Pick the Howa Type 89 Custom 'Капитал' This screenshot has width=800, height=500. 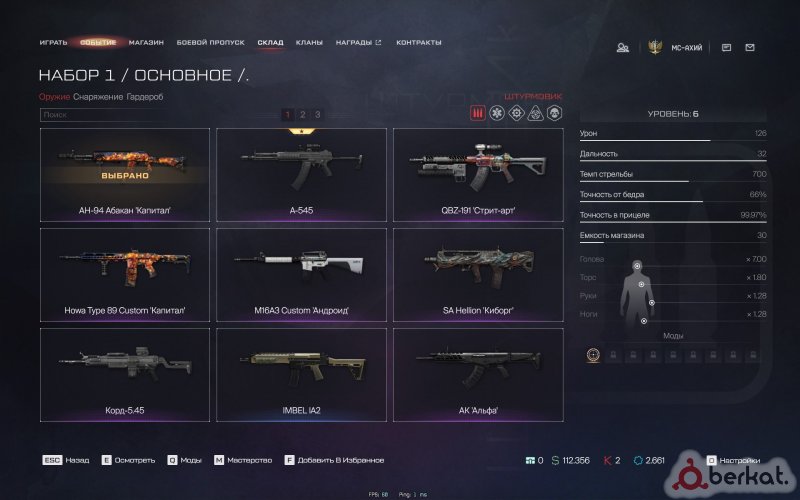[125, 275]
